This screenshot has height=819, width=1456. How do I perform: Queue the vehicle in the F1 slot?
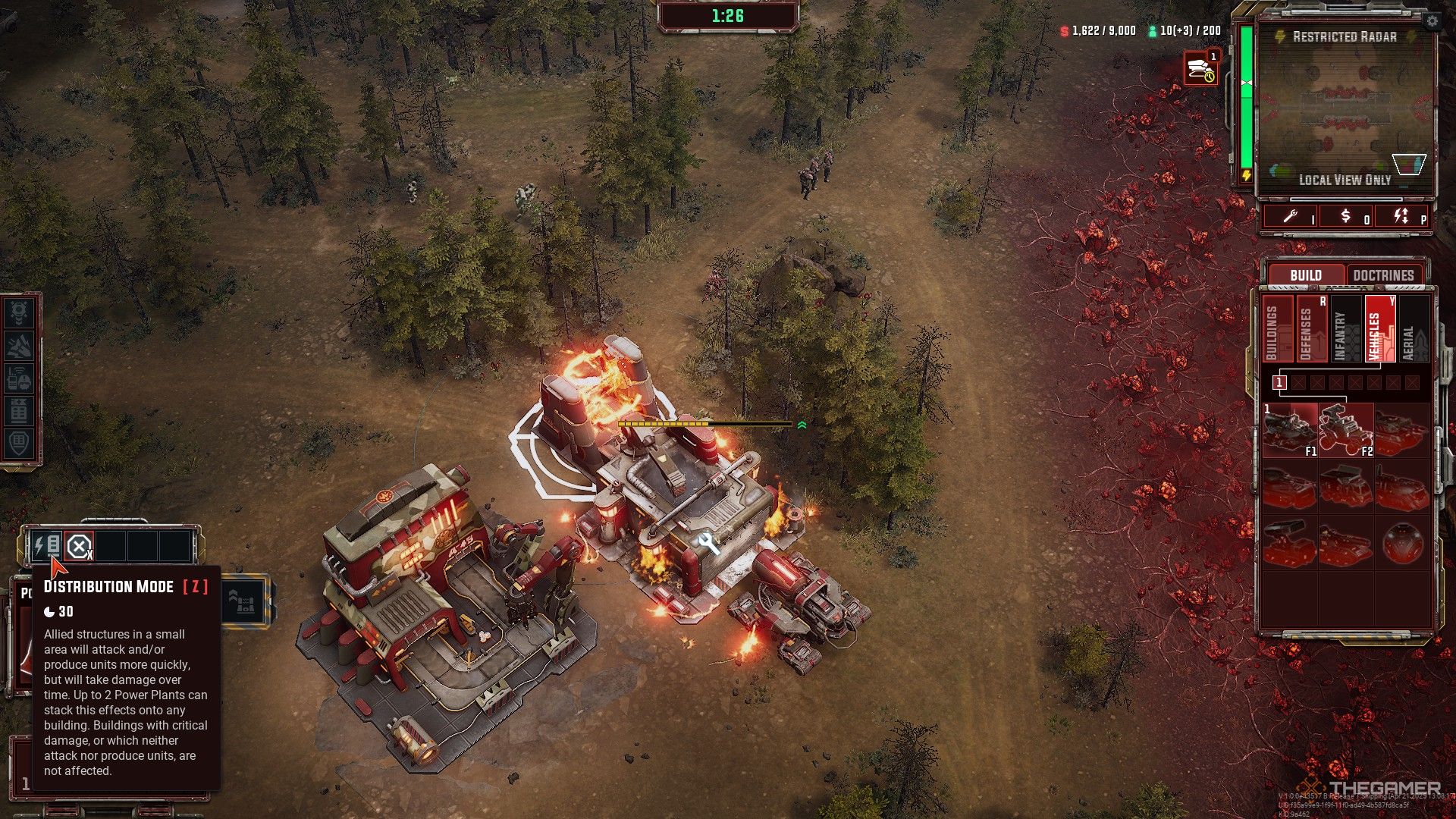click(x=1289, y=431)
